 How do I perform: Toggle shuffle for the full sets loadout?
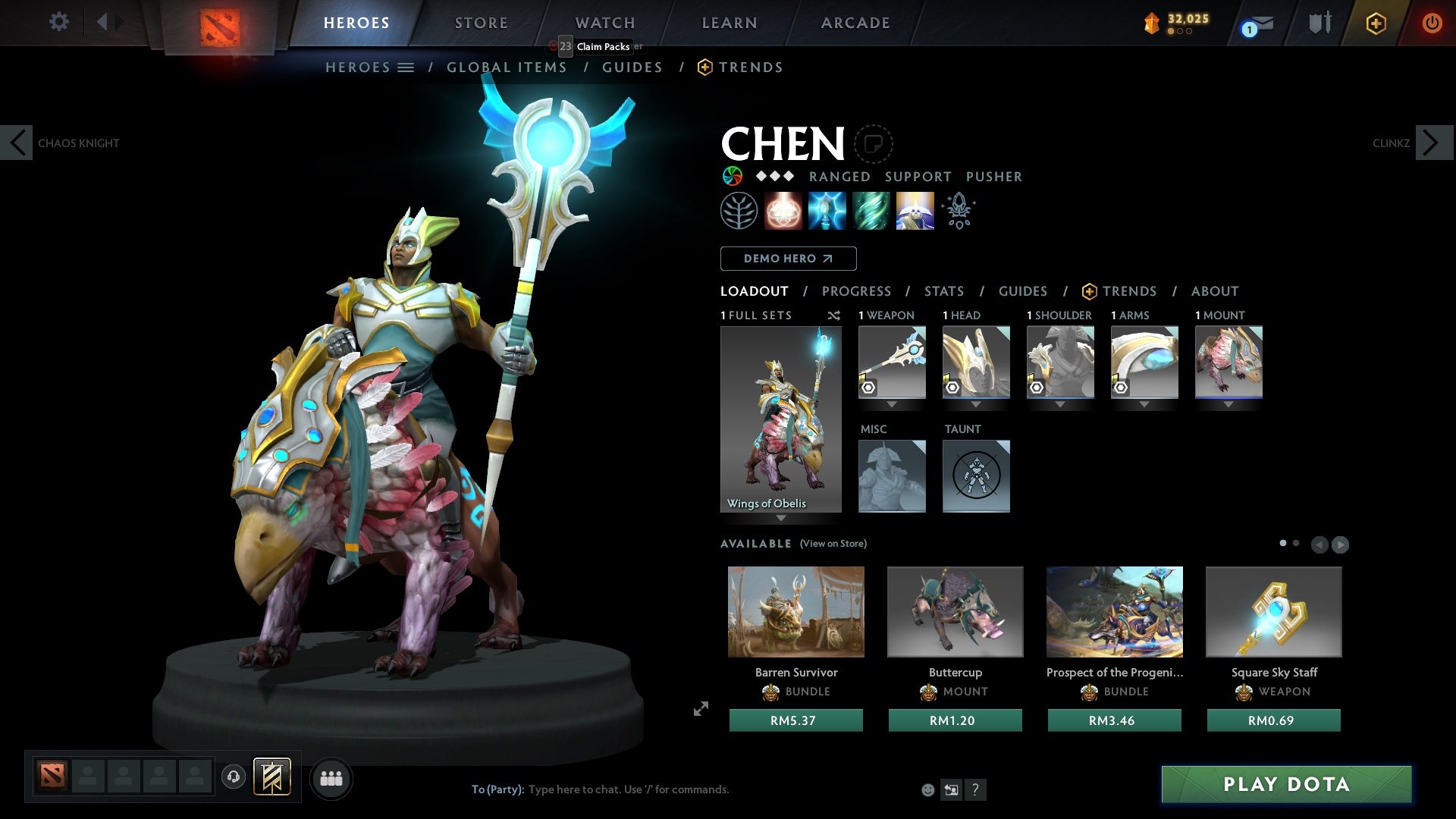point(834,316)
